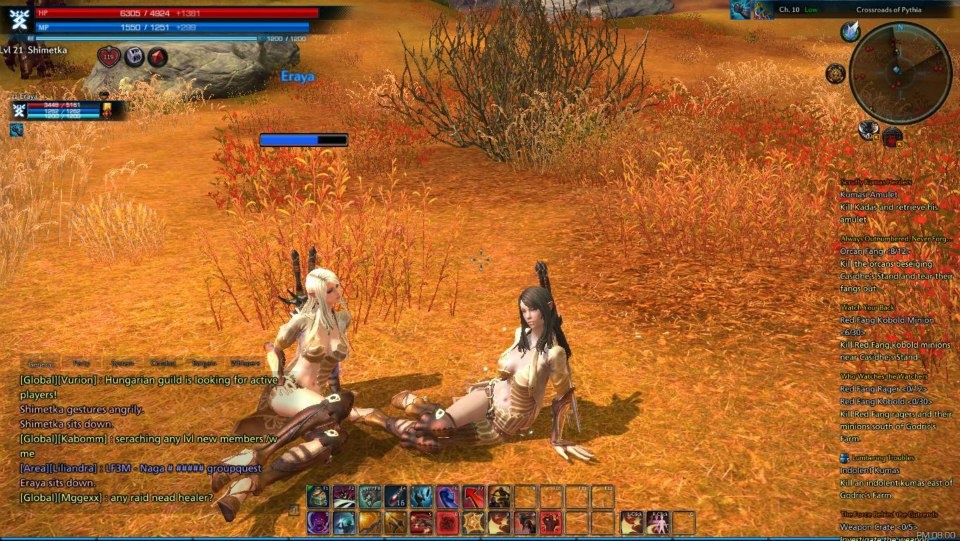This screenshot has height=541, width=960.
Task: Select the General chat tab
Action: (x=41, y=364)
